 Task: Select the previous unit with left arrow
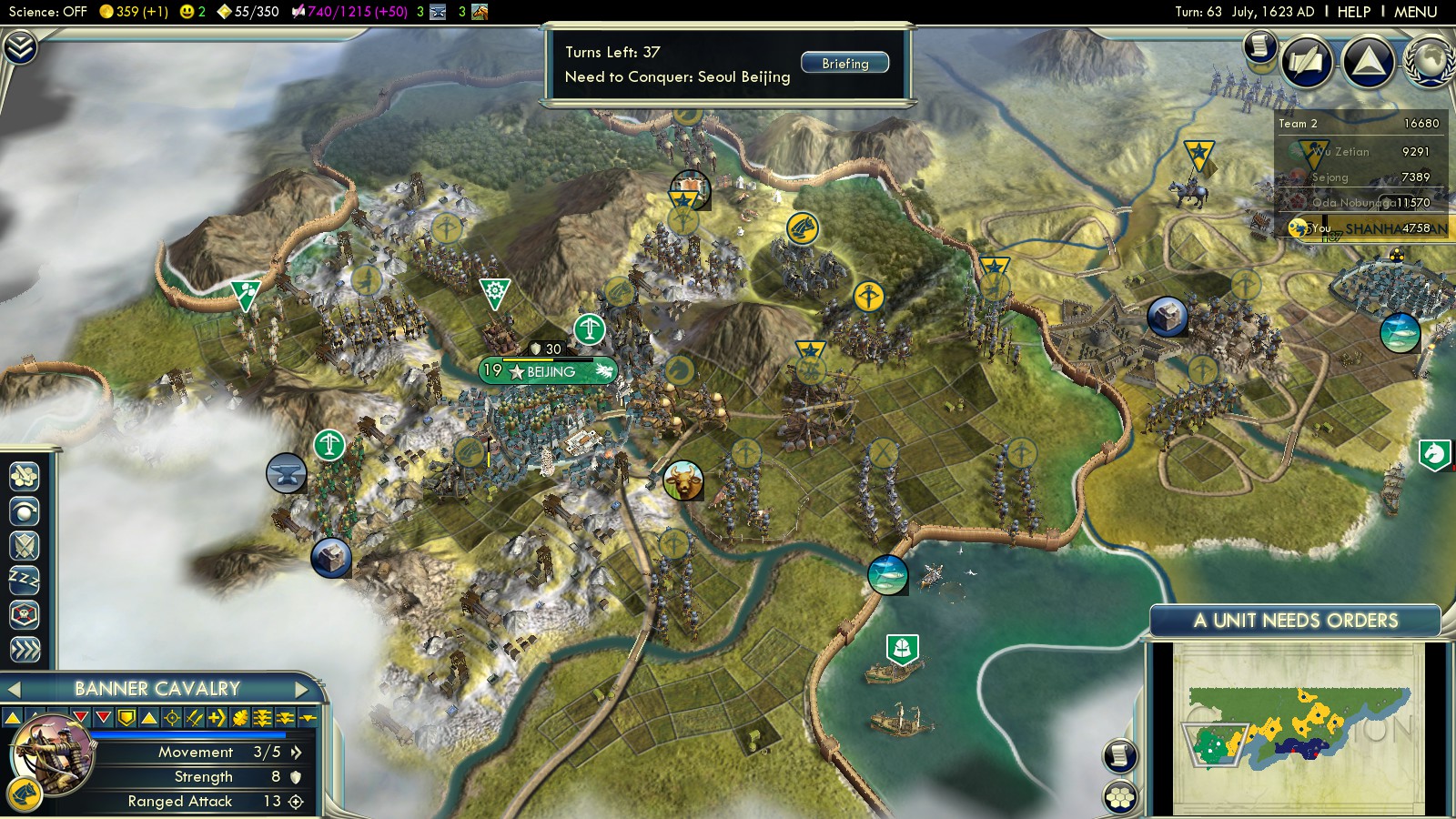tap(14, 689)
